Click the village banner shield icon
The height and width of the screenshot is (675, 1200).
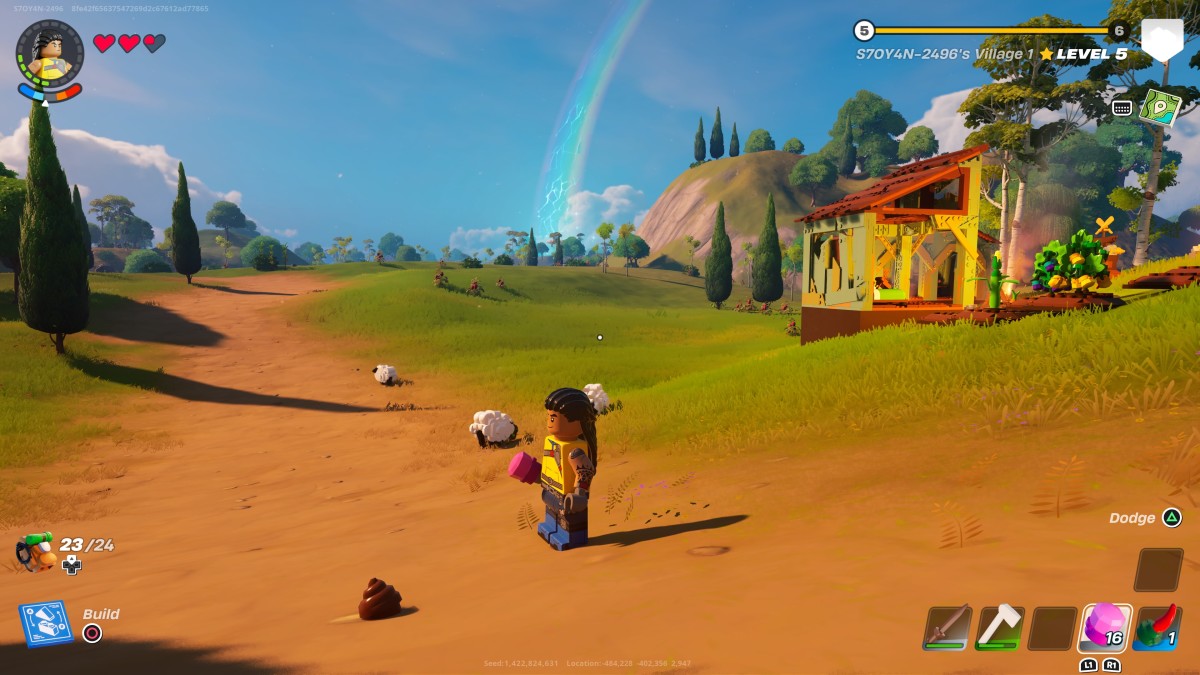click(x=1161, y=41)
